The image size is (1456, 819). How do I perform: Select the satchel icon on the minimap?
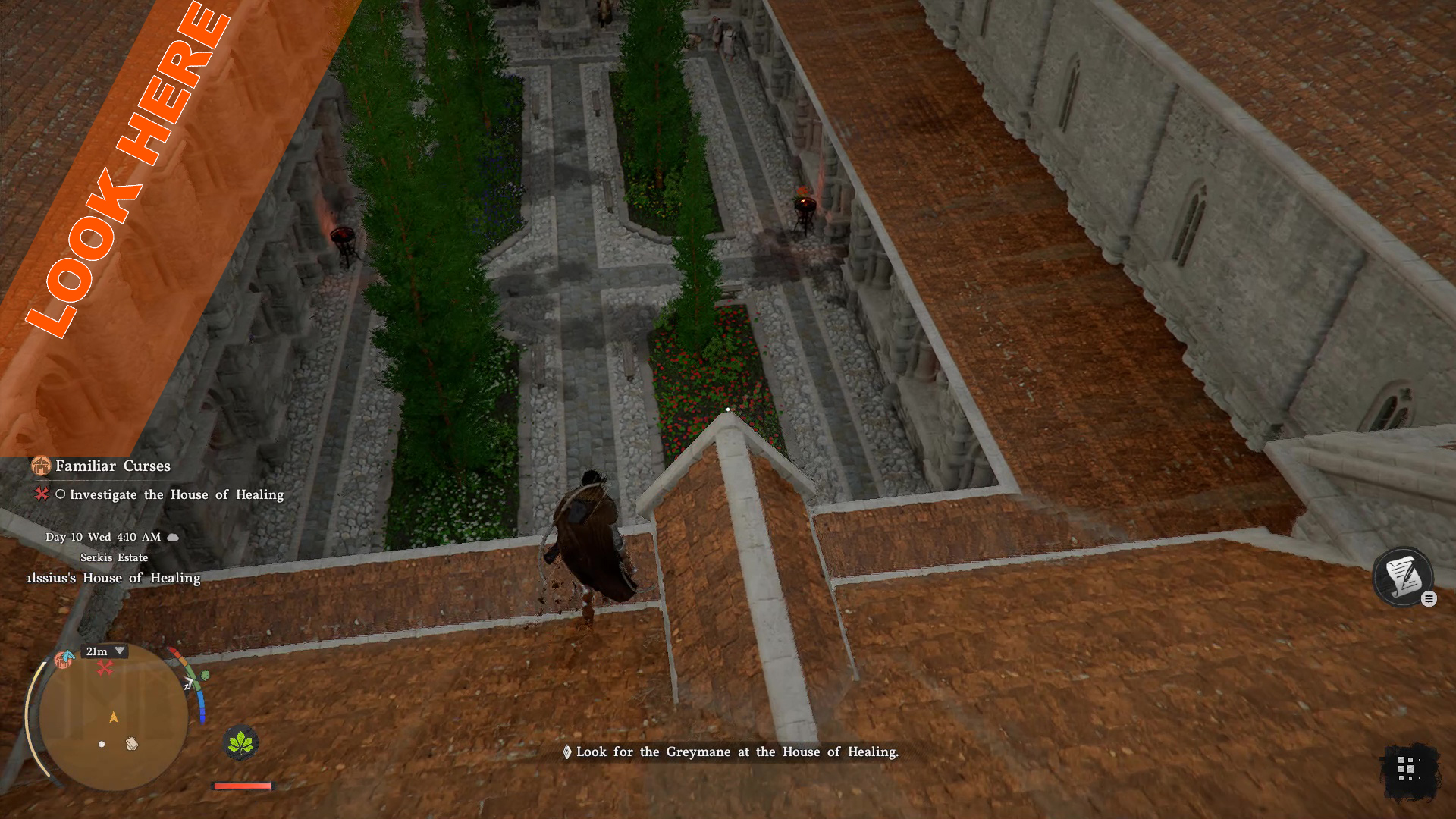coord(132,744)
